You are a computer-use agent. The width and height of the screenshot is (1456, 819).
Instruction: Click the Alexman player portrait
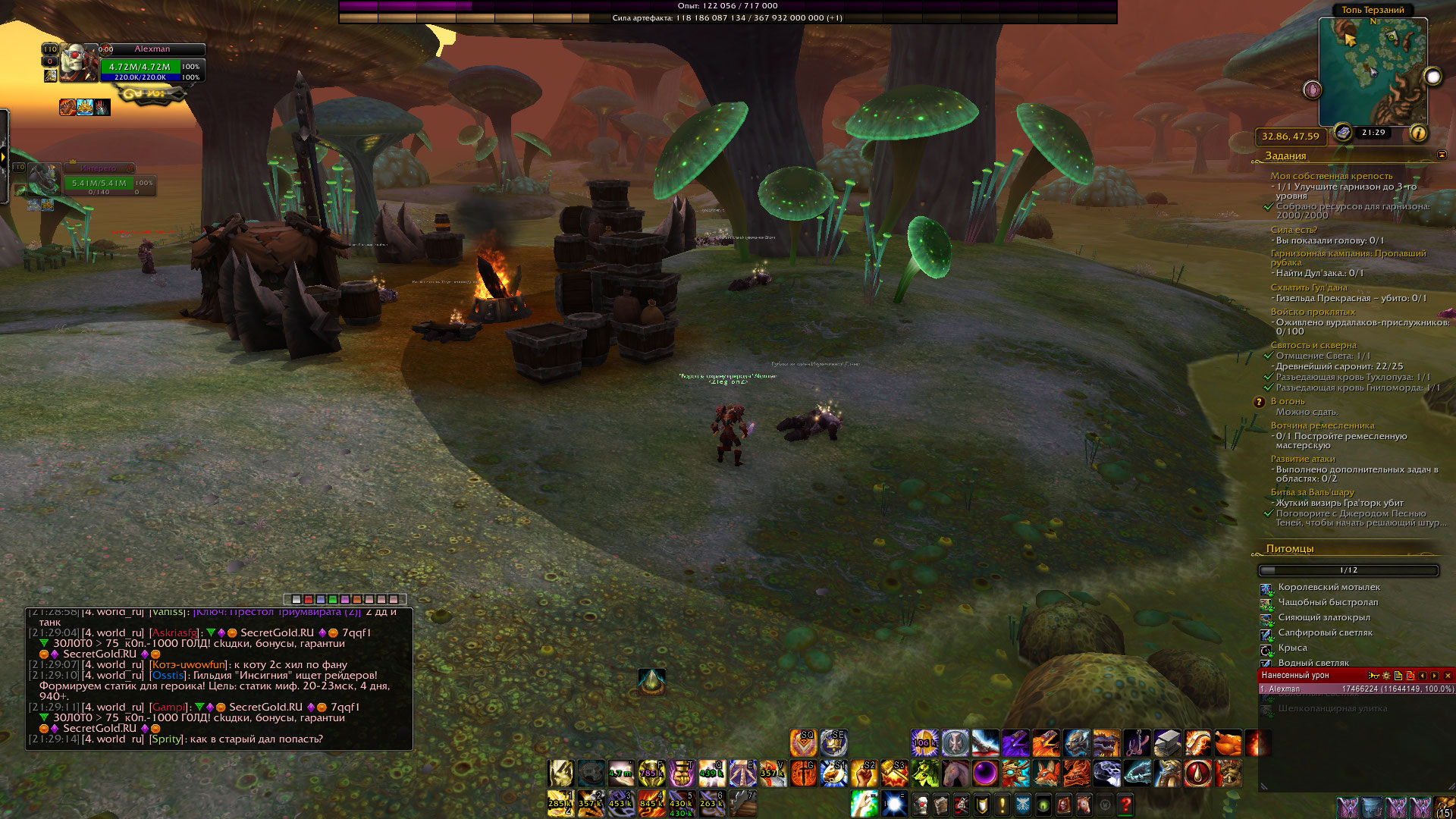[79, 64]
